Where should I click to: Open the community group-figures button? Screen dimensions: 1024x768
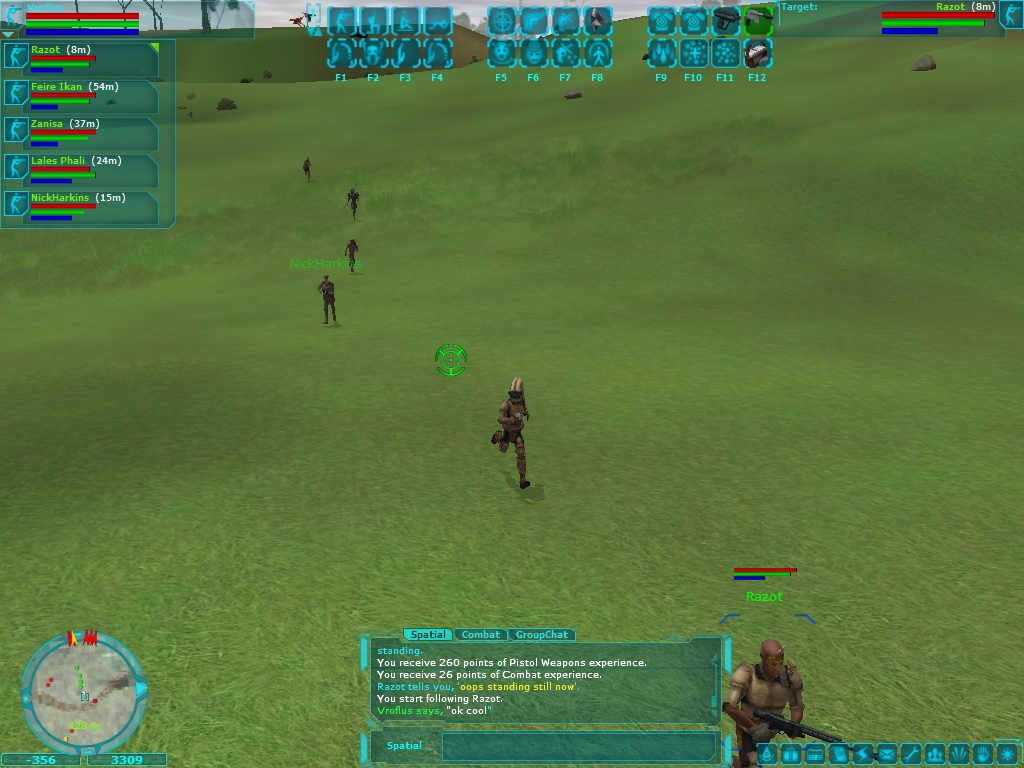pyautogui.click(x=934, y=754)
